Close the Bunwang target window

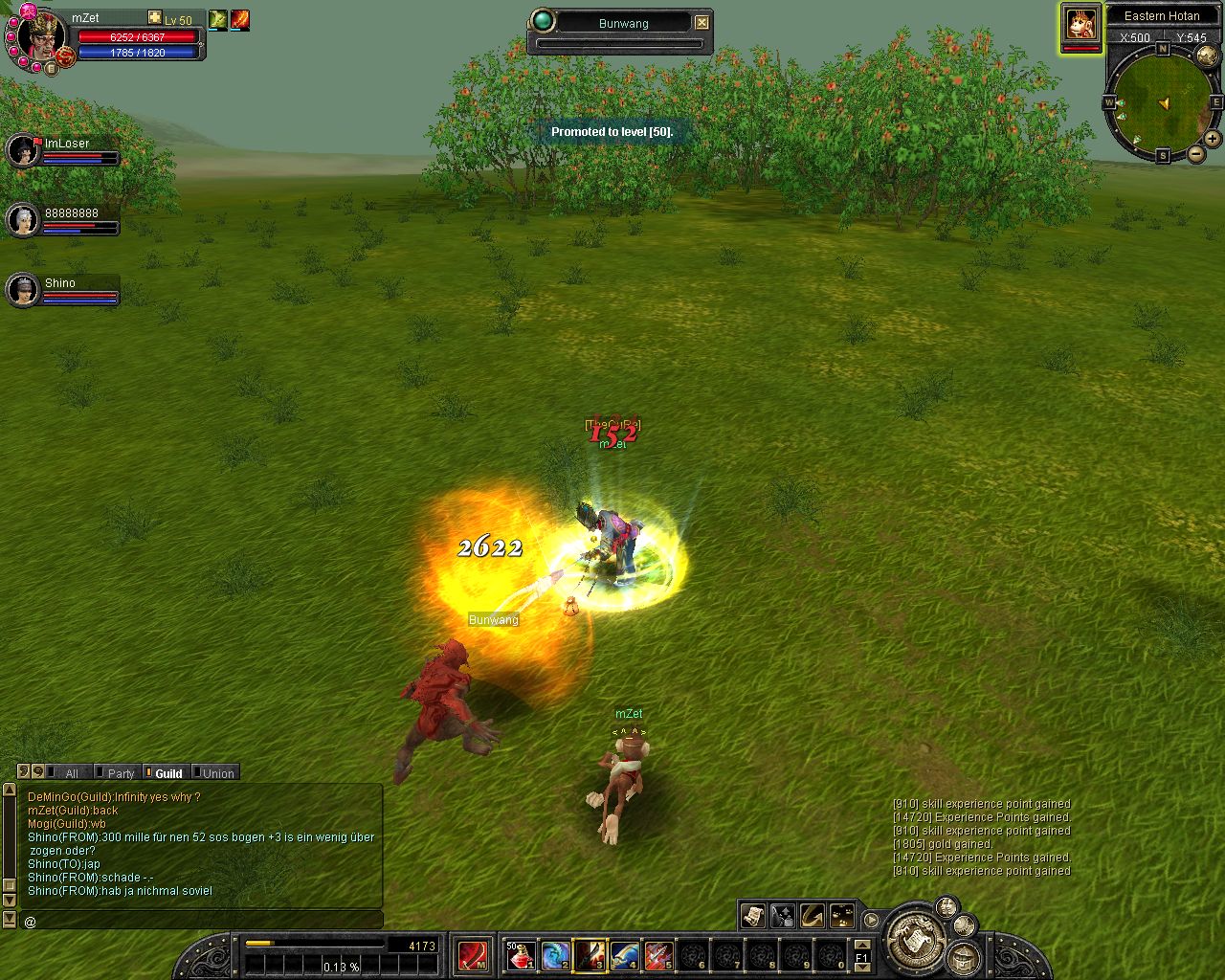point(702,22)
